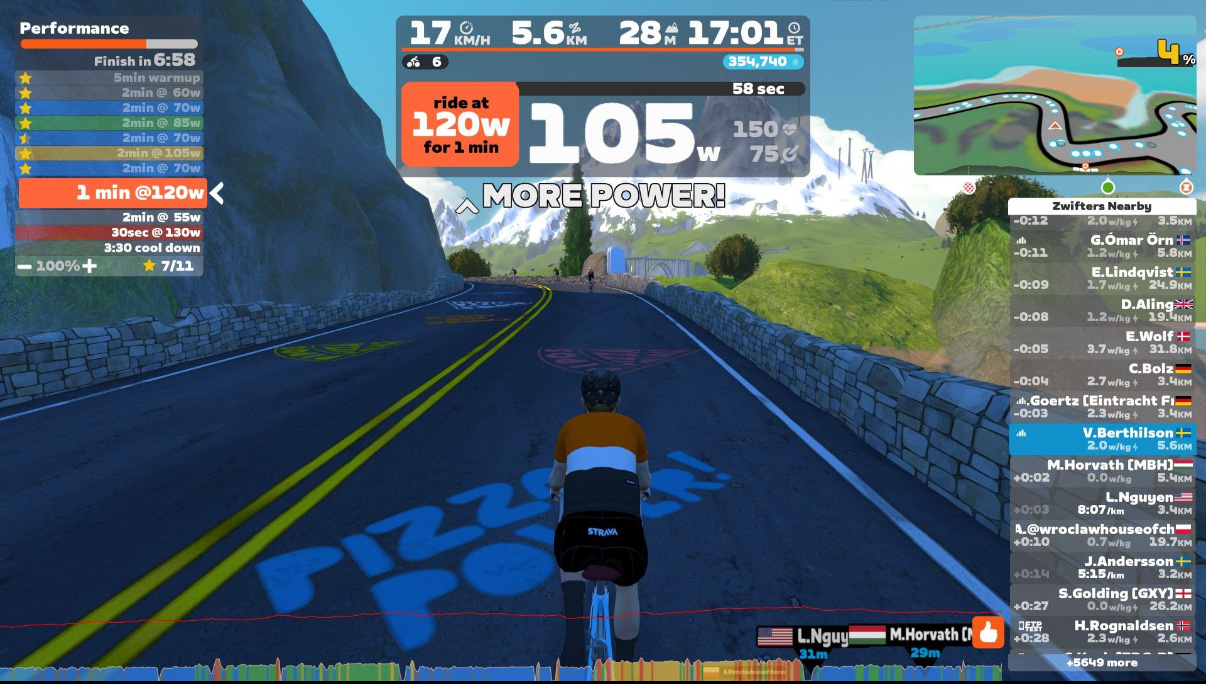Select the highlighted V.Berthilson row
1206x684 pixels.
pos(1101,439)
